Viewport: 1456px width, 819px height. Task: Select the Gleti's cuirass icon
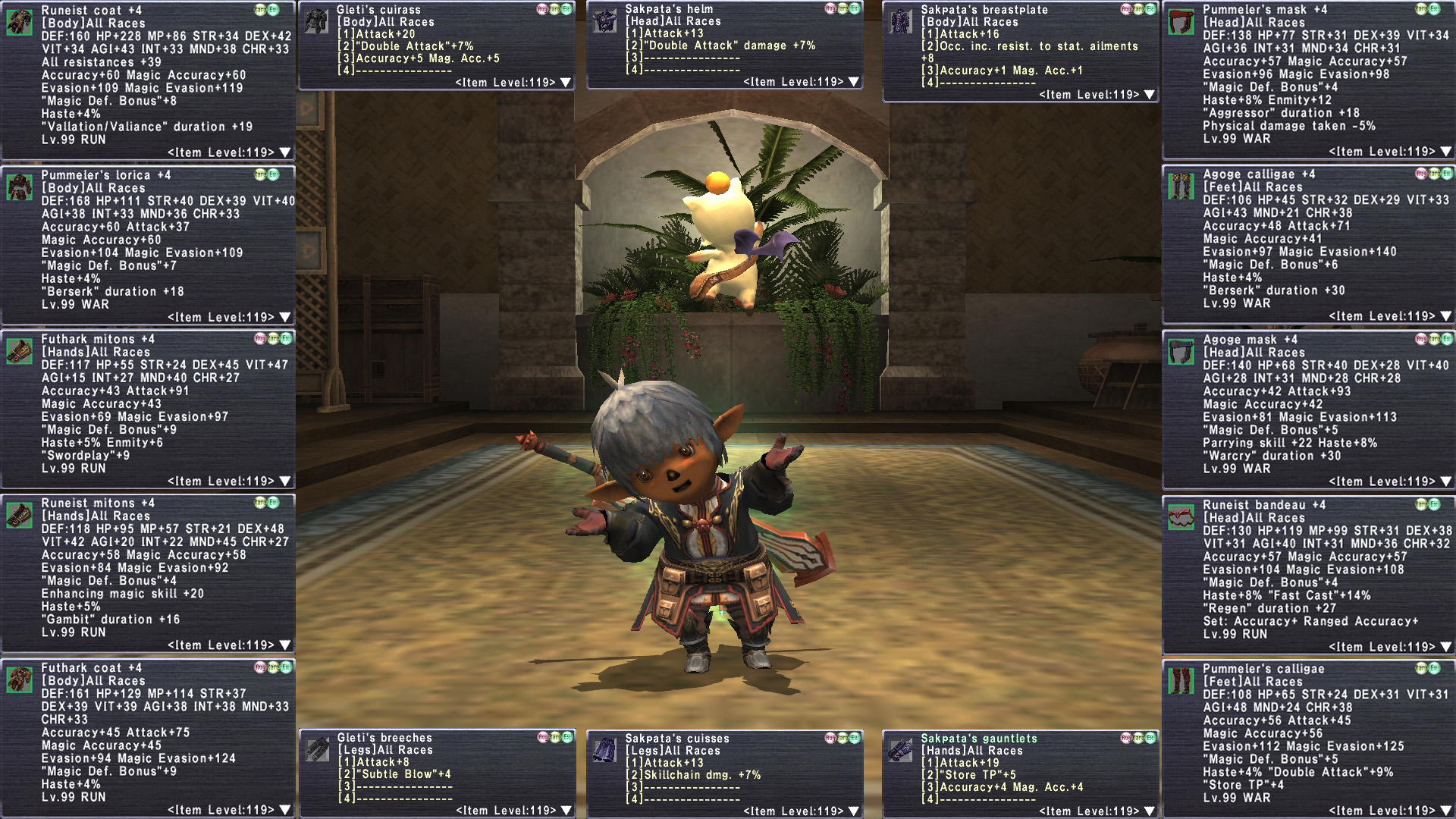317,21
